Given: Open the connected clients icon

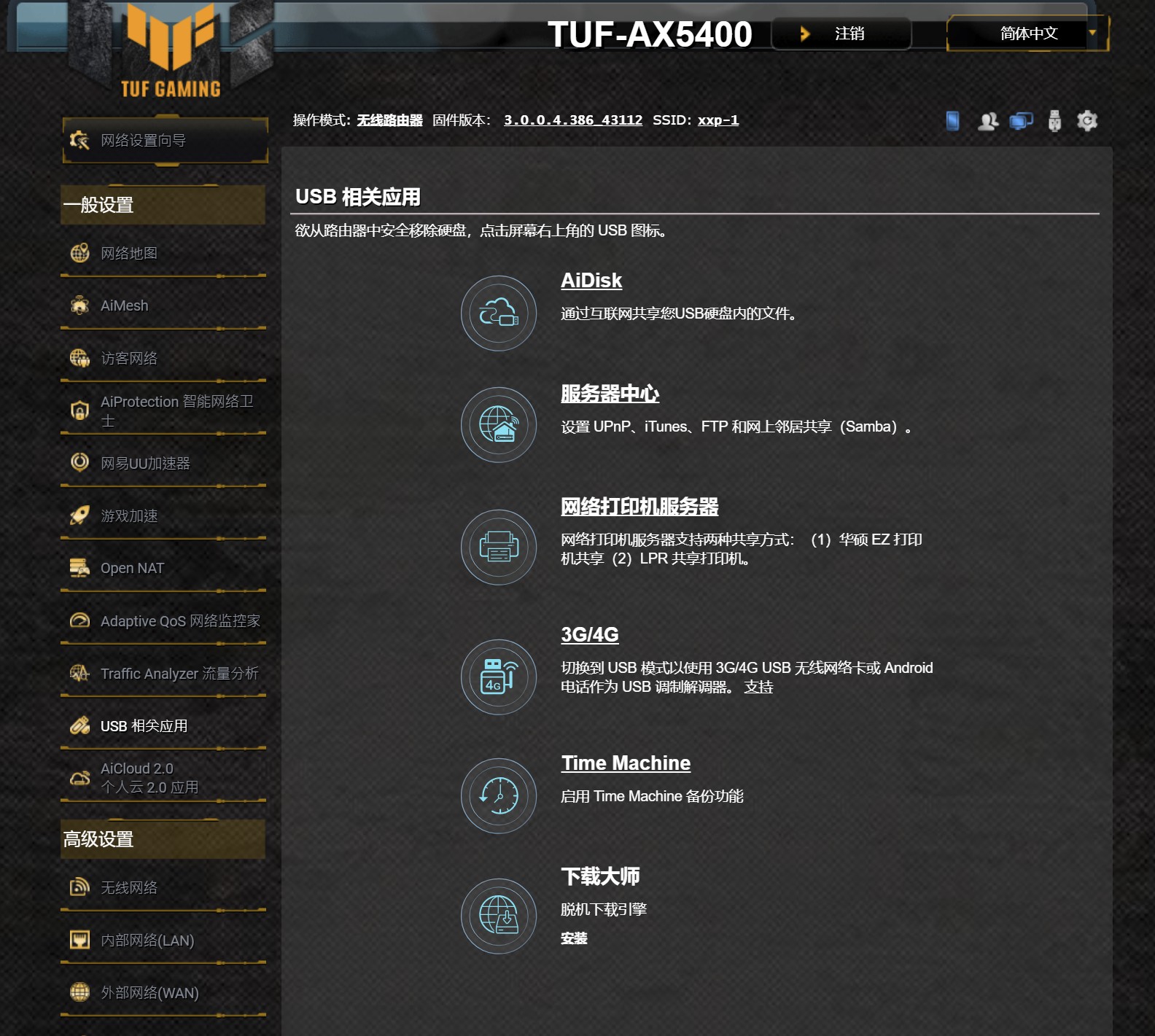Looking at the screenshot, I should coord(989,120).
